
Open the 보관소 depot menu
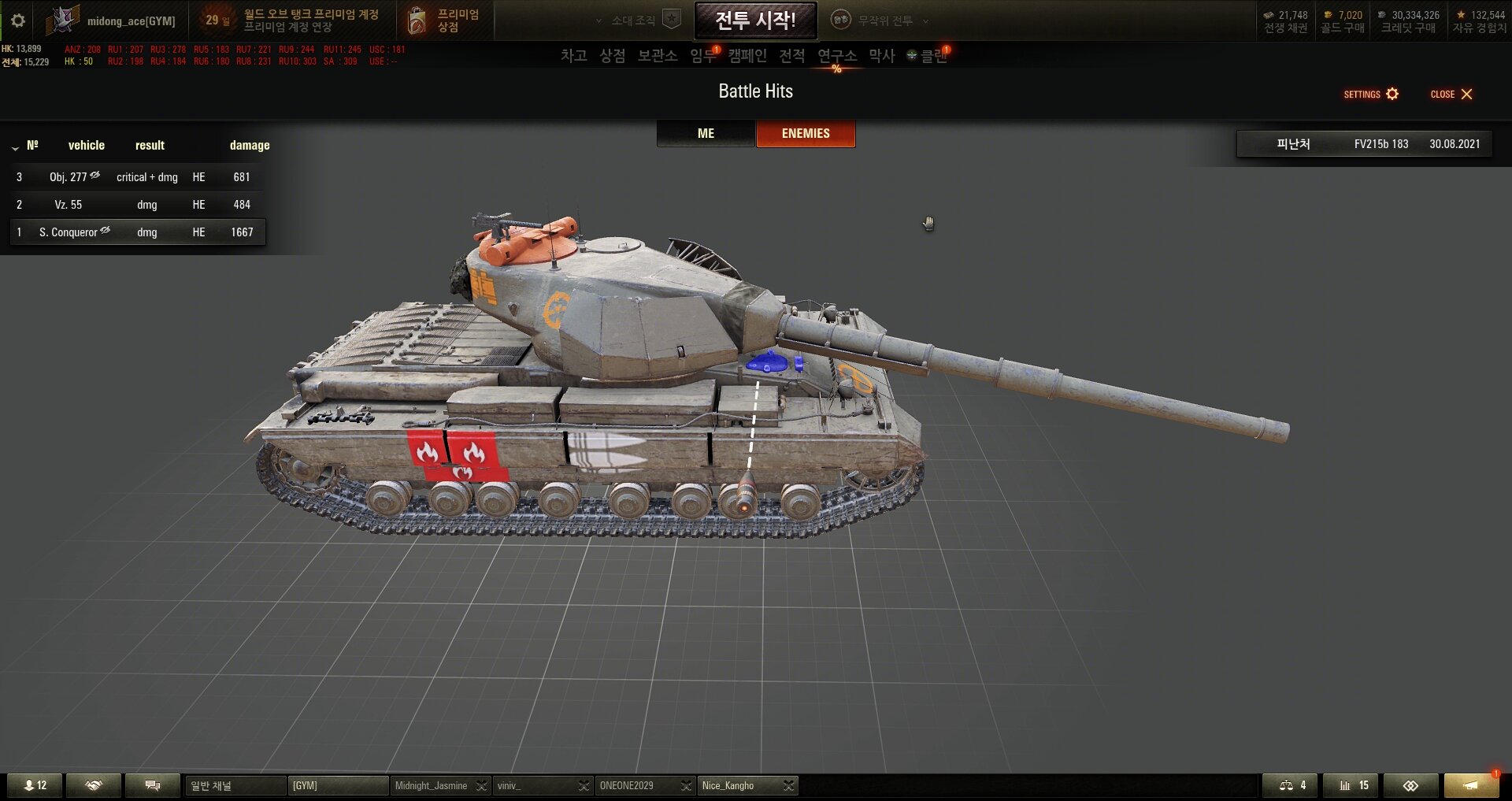657,56
